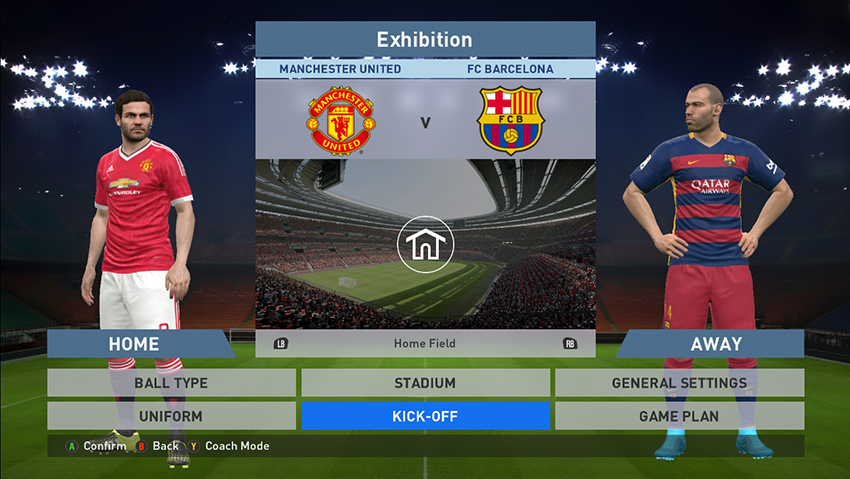
Task: Select the HOME side banner
Action: 135,344
